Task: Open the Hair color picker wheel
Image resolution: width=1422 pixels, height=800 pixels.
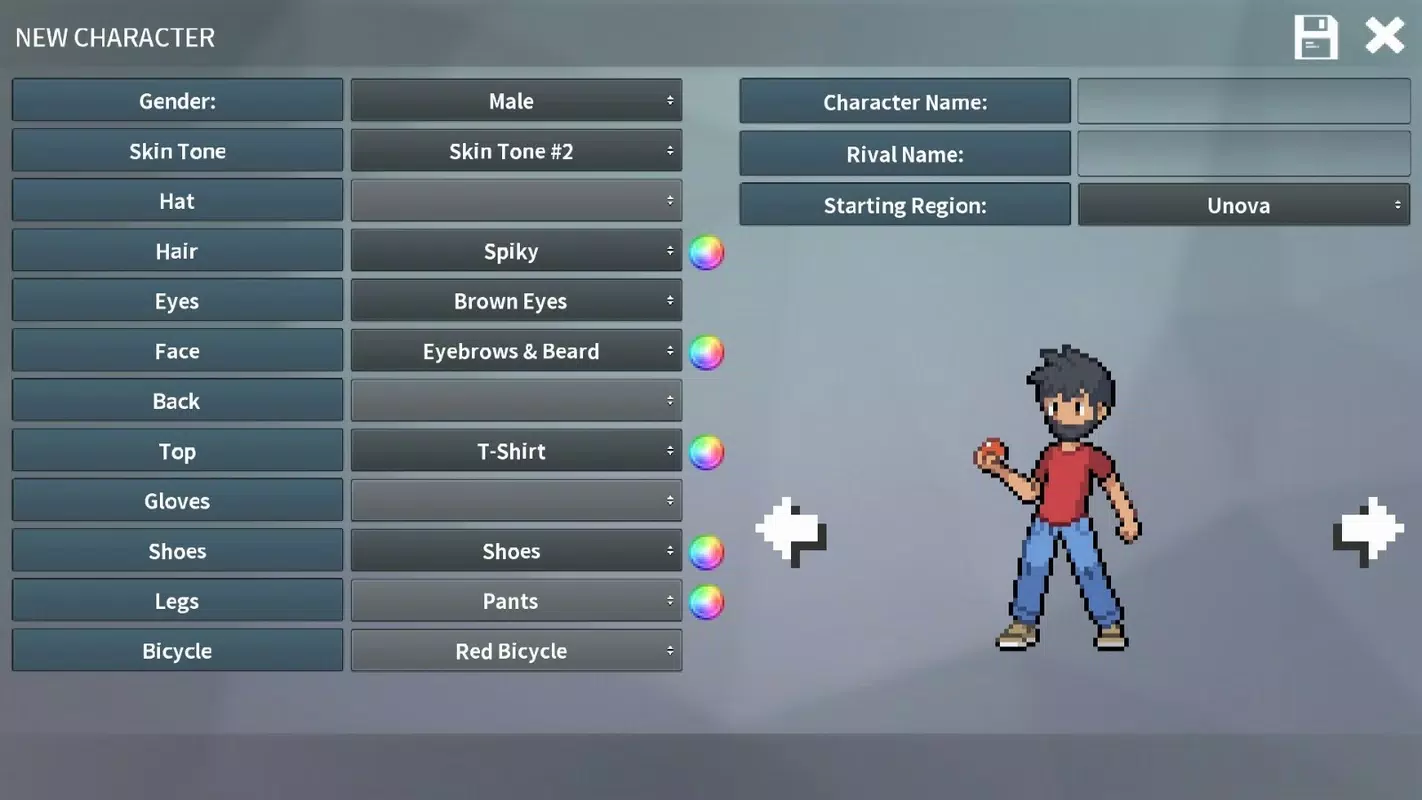Action: point(707,252)
